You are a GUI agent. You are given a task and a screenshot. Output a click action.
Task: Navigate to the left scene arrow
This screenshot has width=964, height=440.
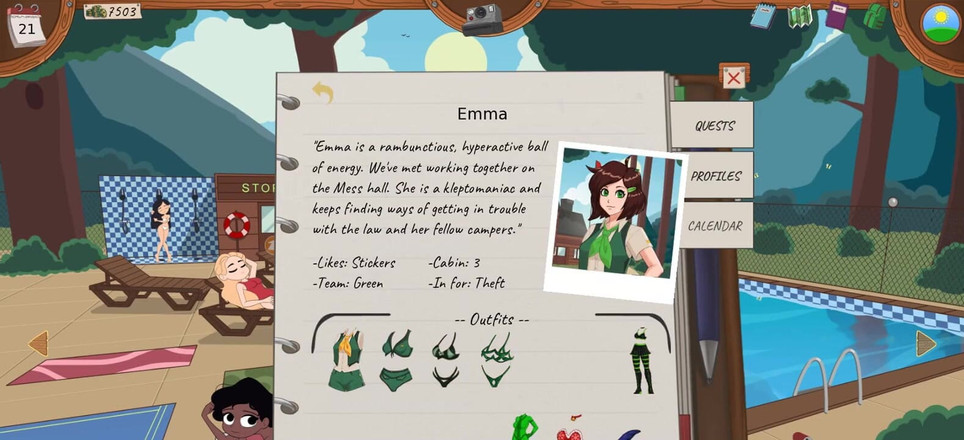pyautogui.click(x=38, y=344)
